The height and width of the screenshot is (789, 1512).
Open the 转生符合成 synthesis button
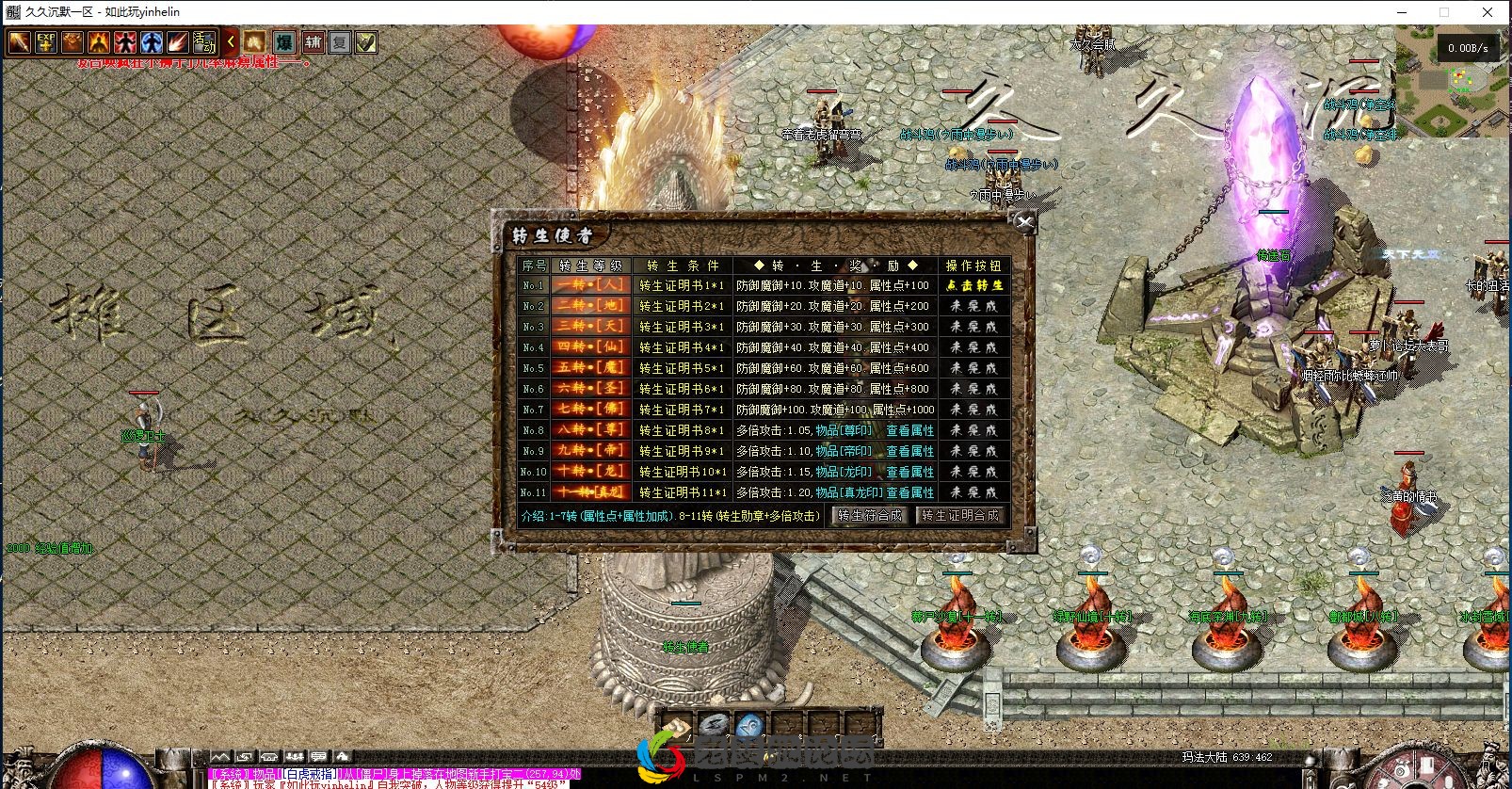tap(869, 516)
